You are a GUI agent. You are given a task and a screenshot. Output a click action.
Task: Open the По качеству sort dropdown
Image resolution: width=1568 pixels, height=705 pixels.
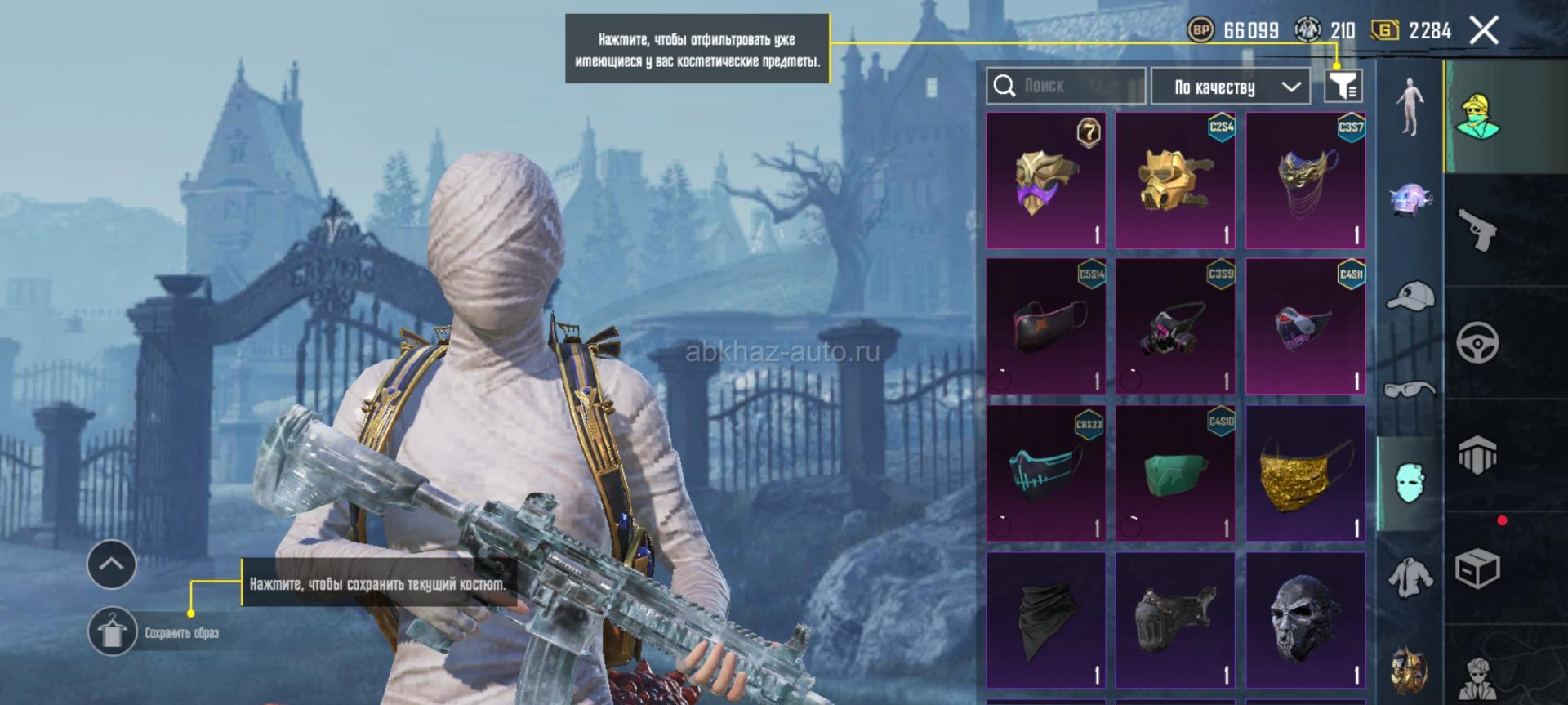[1230, 87]
